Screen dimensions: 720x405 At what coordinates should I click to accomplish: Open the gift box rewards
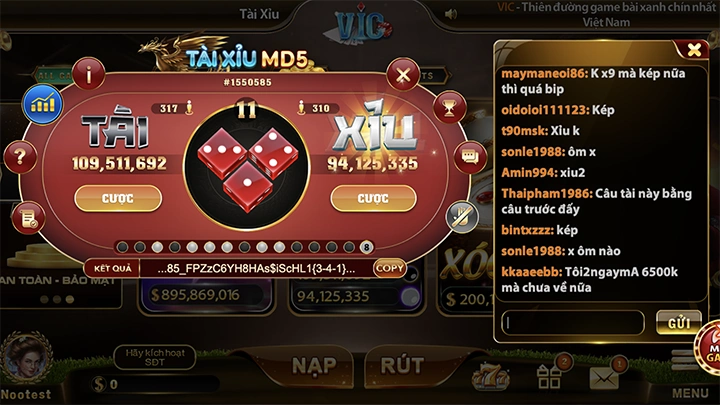point(549,375)
